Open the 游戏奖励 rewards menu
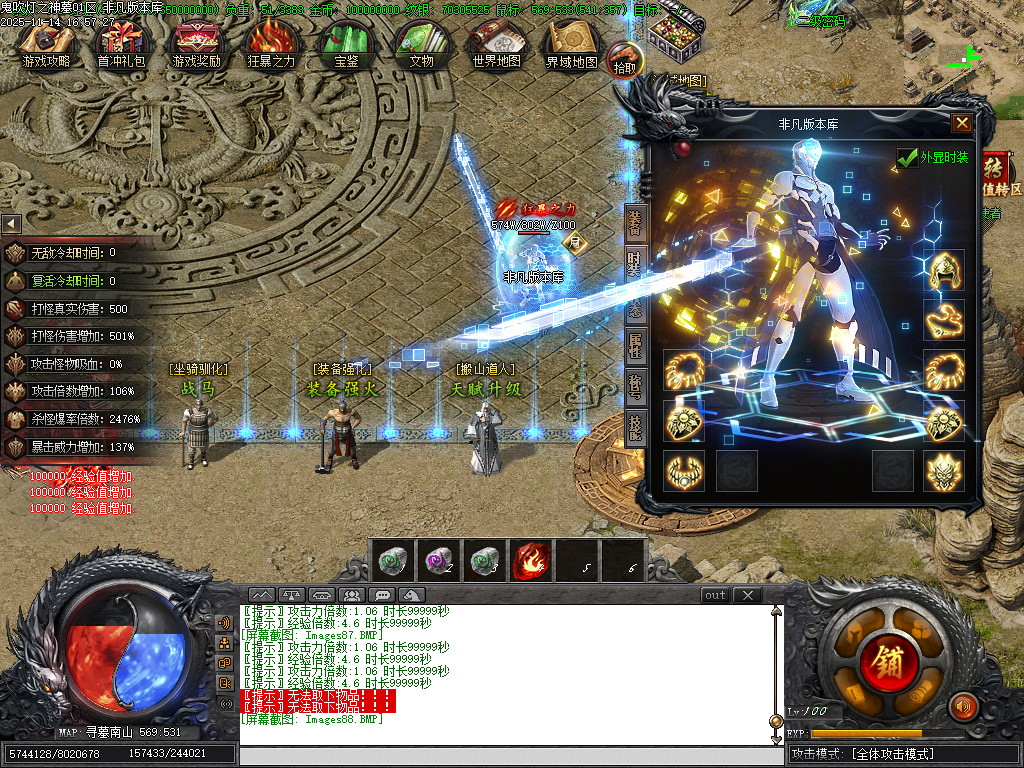This screenshot has height=768, width=1024. (196, 45)
